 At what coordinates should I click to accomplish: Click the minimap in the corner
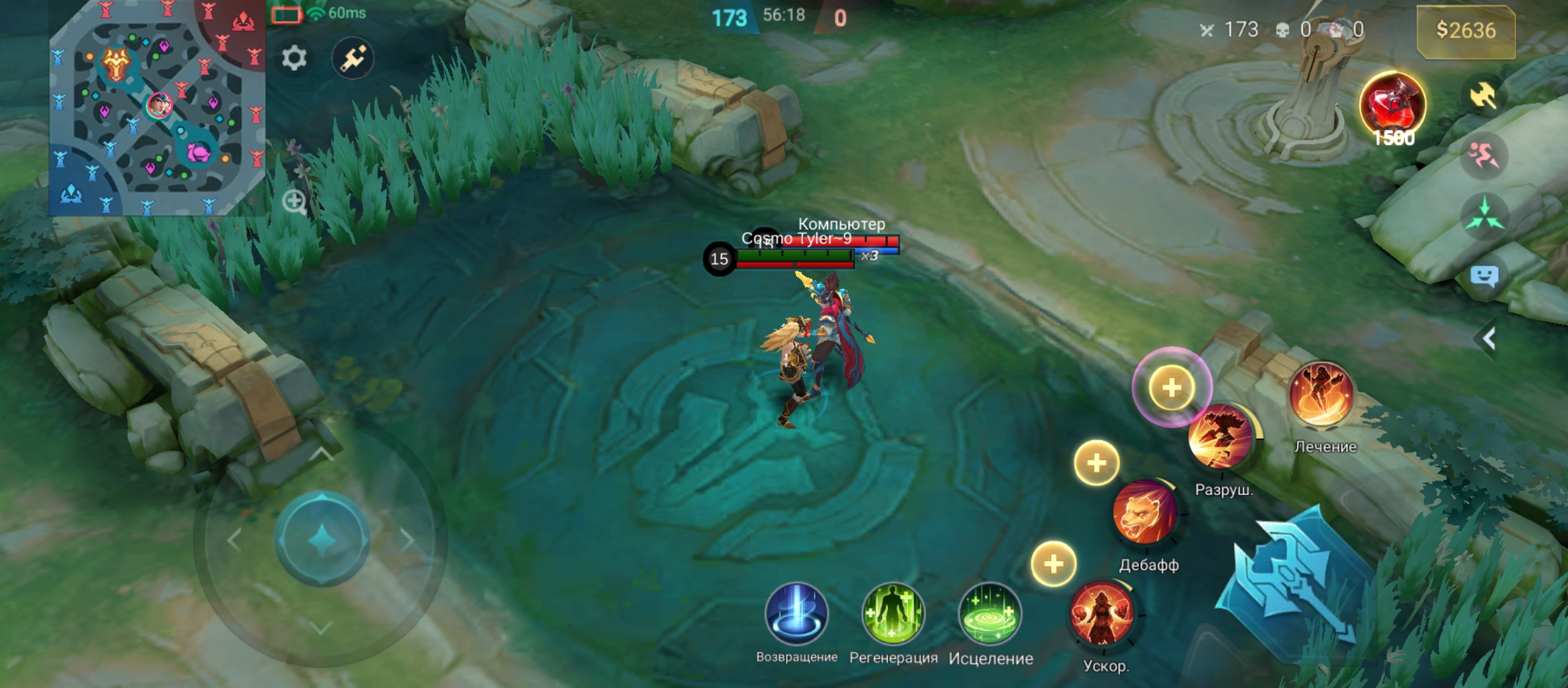[157, 107]
